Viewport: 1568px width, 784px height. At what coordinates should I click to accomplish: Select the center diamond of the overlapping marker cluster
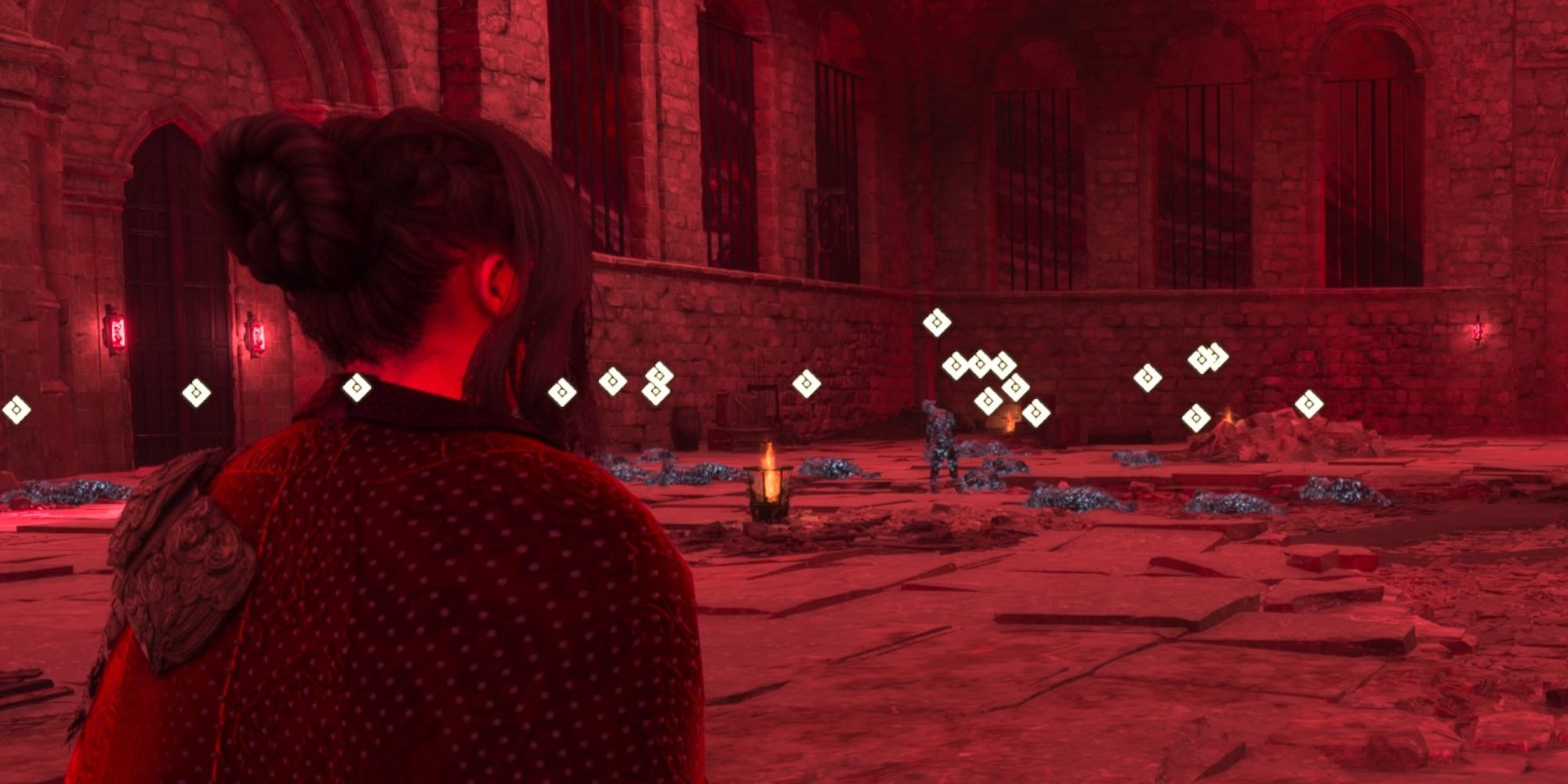(x=980, y=365)
